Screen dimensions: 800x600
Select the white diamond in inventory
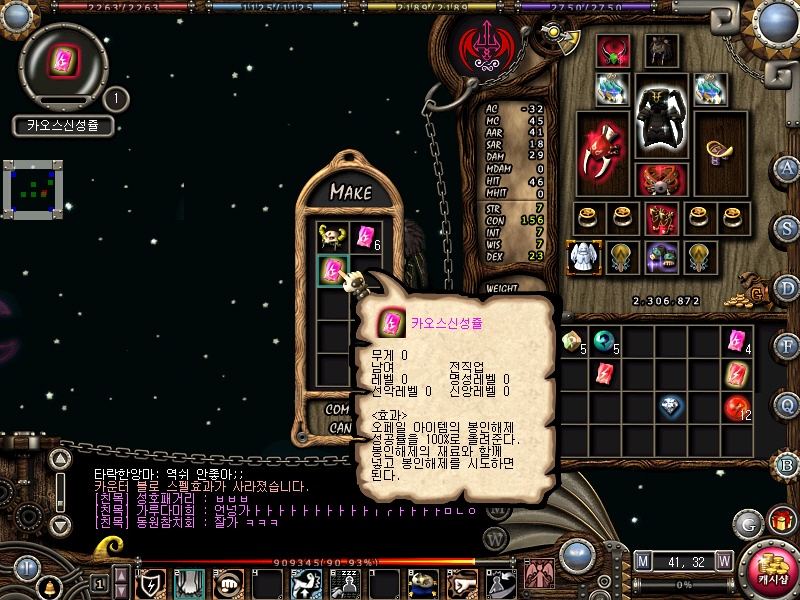670,407
